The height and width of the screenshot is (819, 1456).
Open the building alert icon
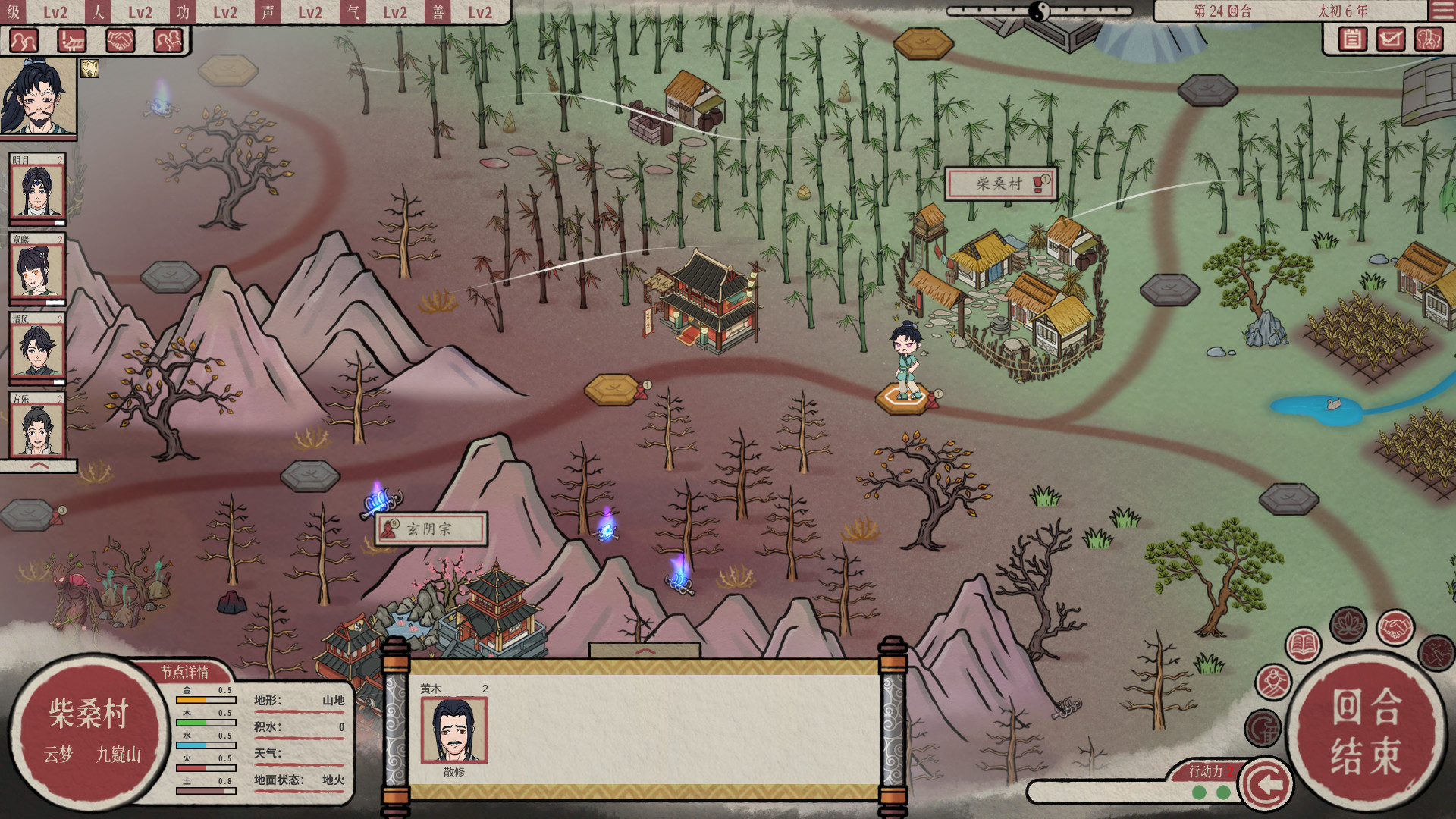[x=72, y=40]
